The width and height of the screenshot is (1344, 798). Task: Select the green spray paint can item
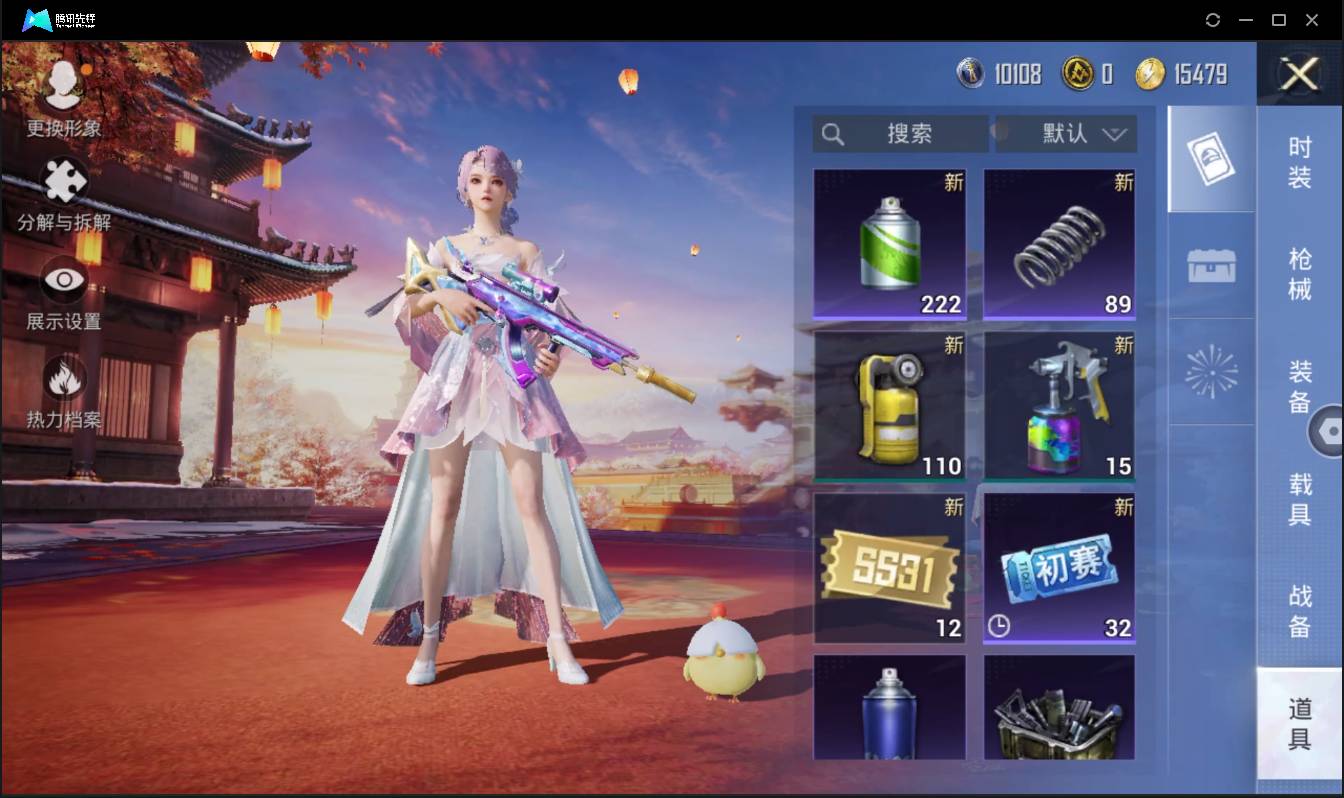889,243
